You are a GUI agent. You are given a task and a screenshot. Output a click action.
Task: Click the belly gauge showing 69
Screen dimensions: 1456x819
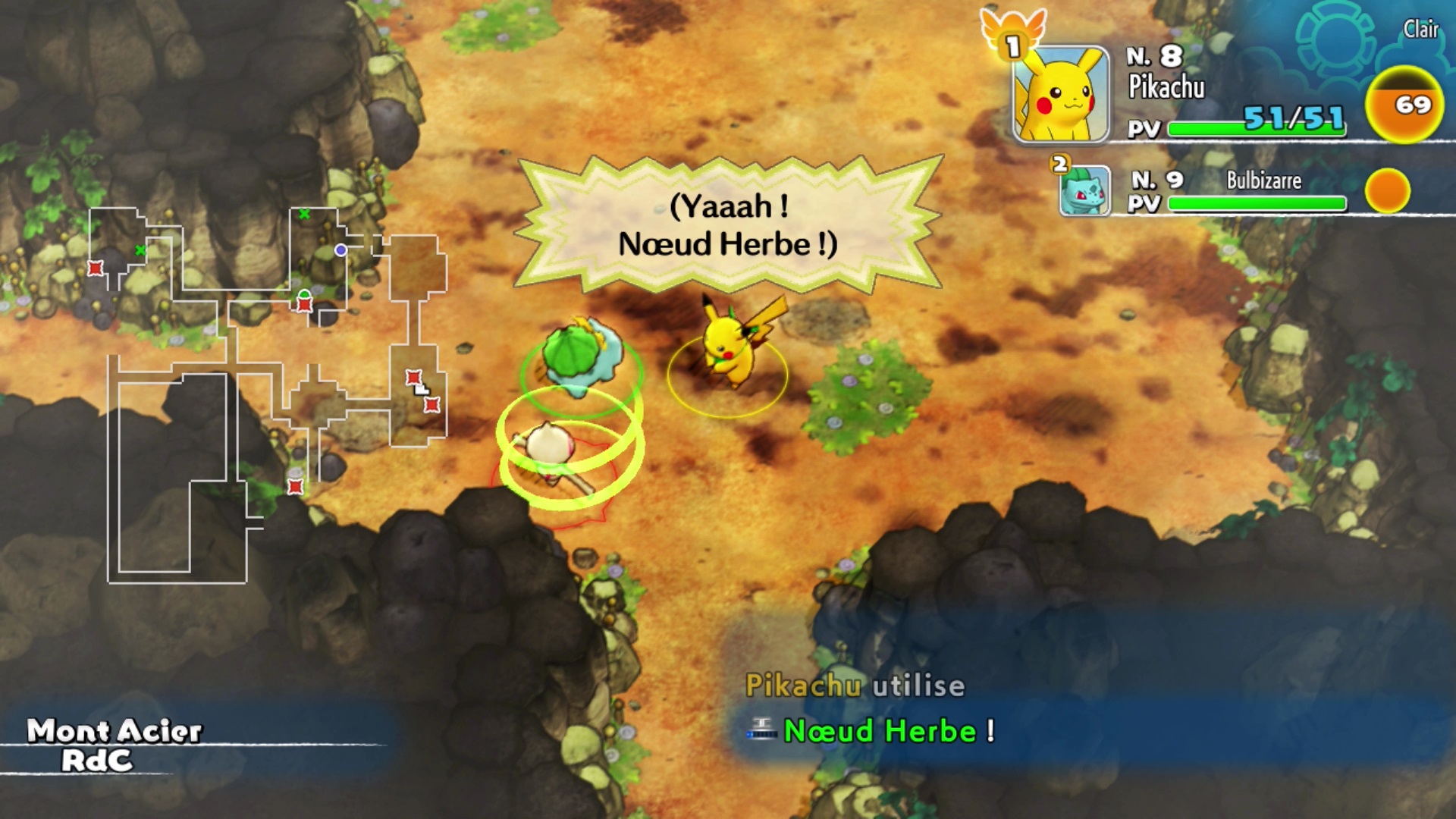coord(1404,105)
